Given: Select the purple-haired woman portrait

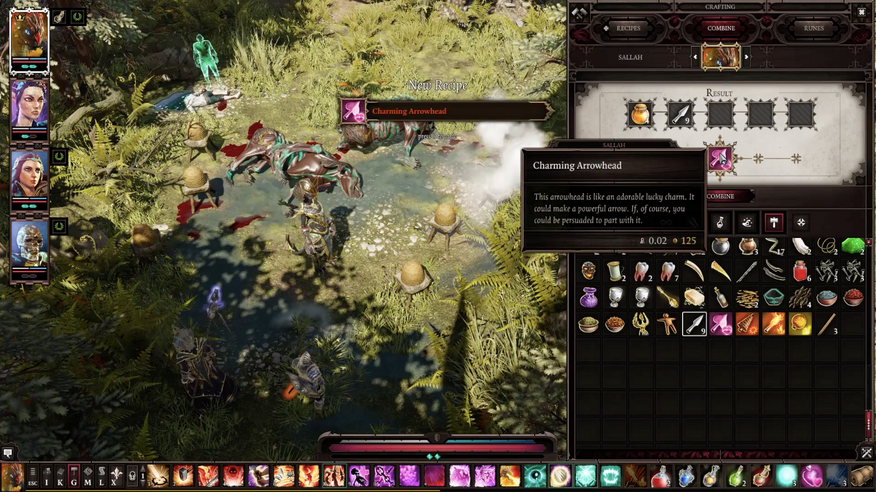Looking at the screenshot, I should [29, 104].
